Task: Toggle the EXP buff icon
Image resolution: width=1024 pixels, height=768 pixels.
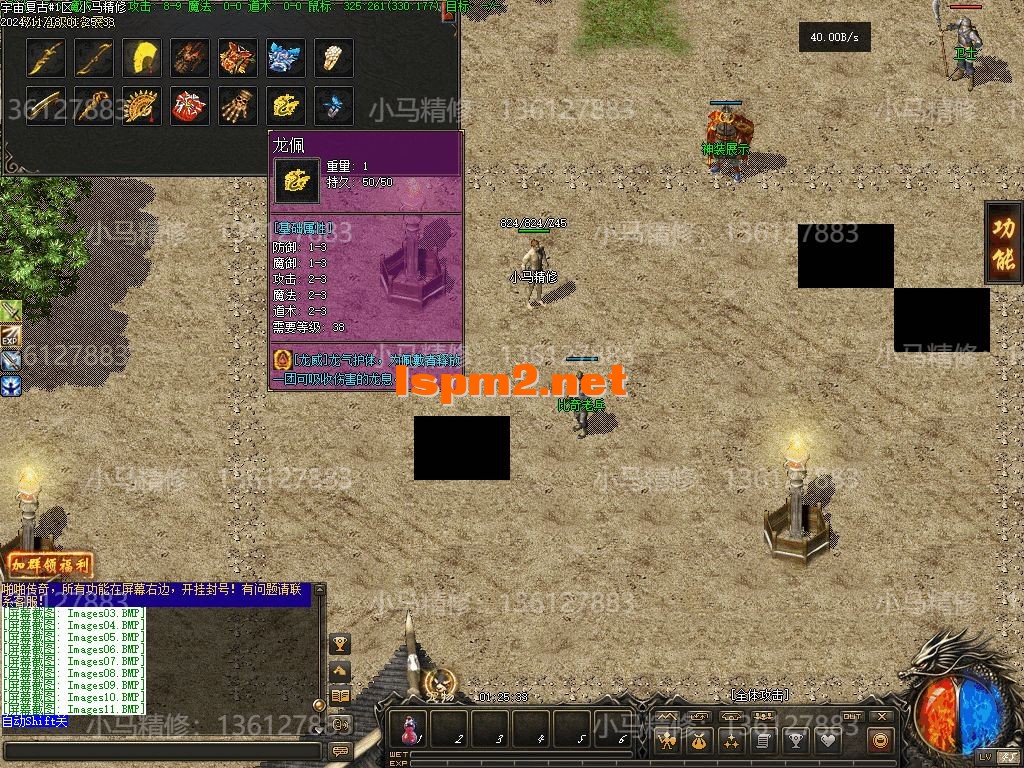Action: (11, 336)
